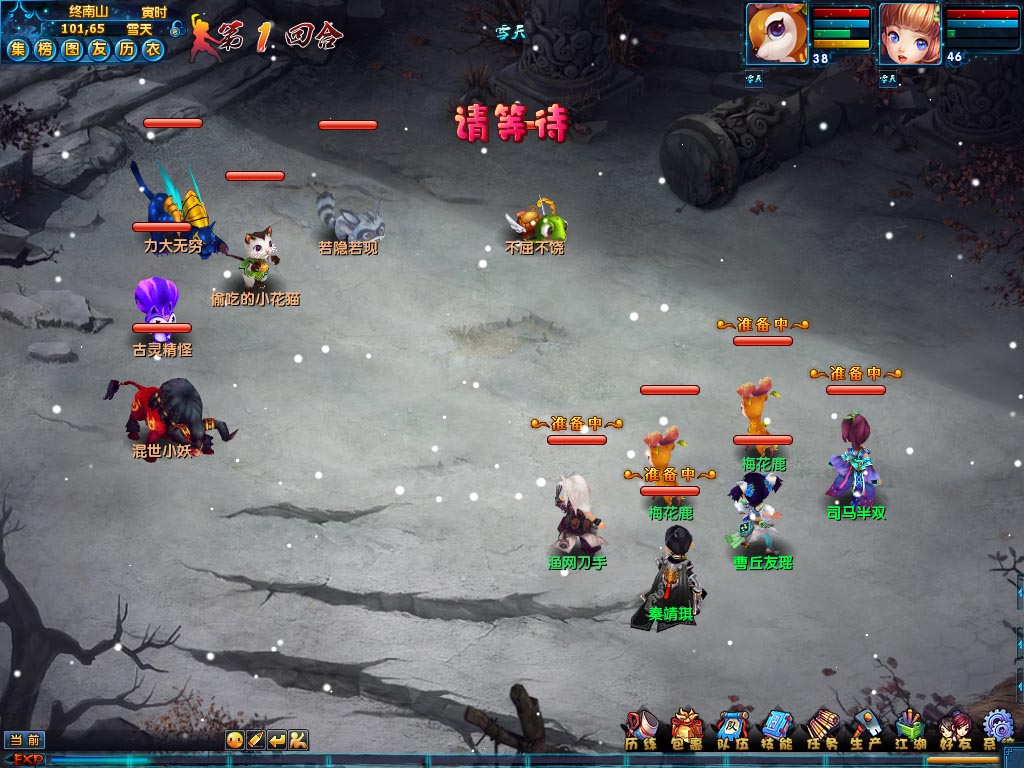Open the chat emoji smiley picker

point(233,740)
